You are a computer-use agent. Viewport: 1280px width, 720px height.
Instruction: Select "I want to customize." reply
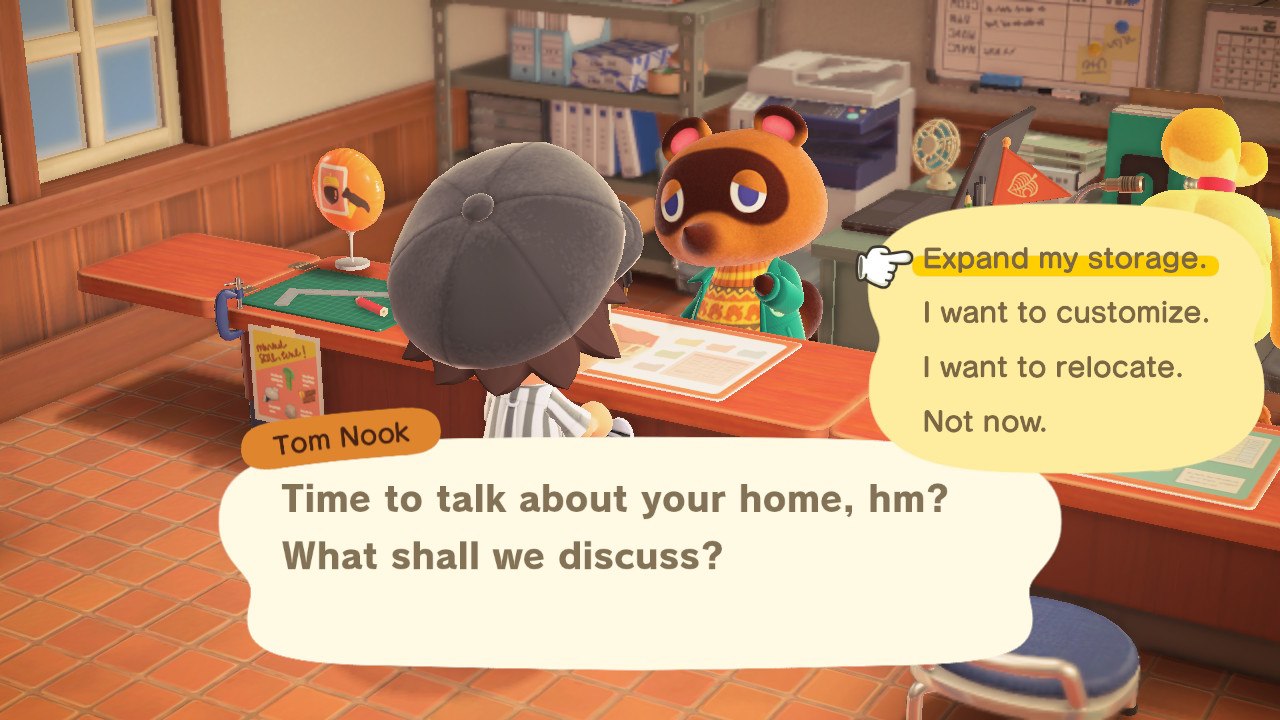pos(1066,313)
